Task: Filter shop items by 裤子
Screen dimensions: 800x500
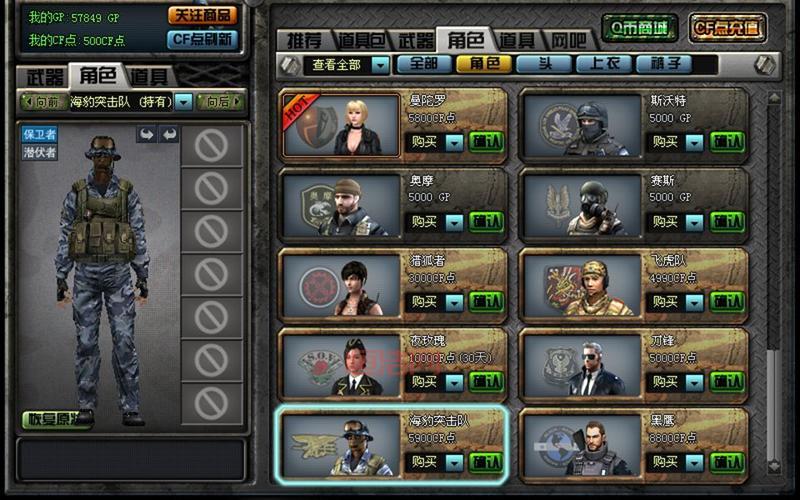Action: pyautogui.click(x=663, y=64)
